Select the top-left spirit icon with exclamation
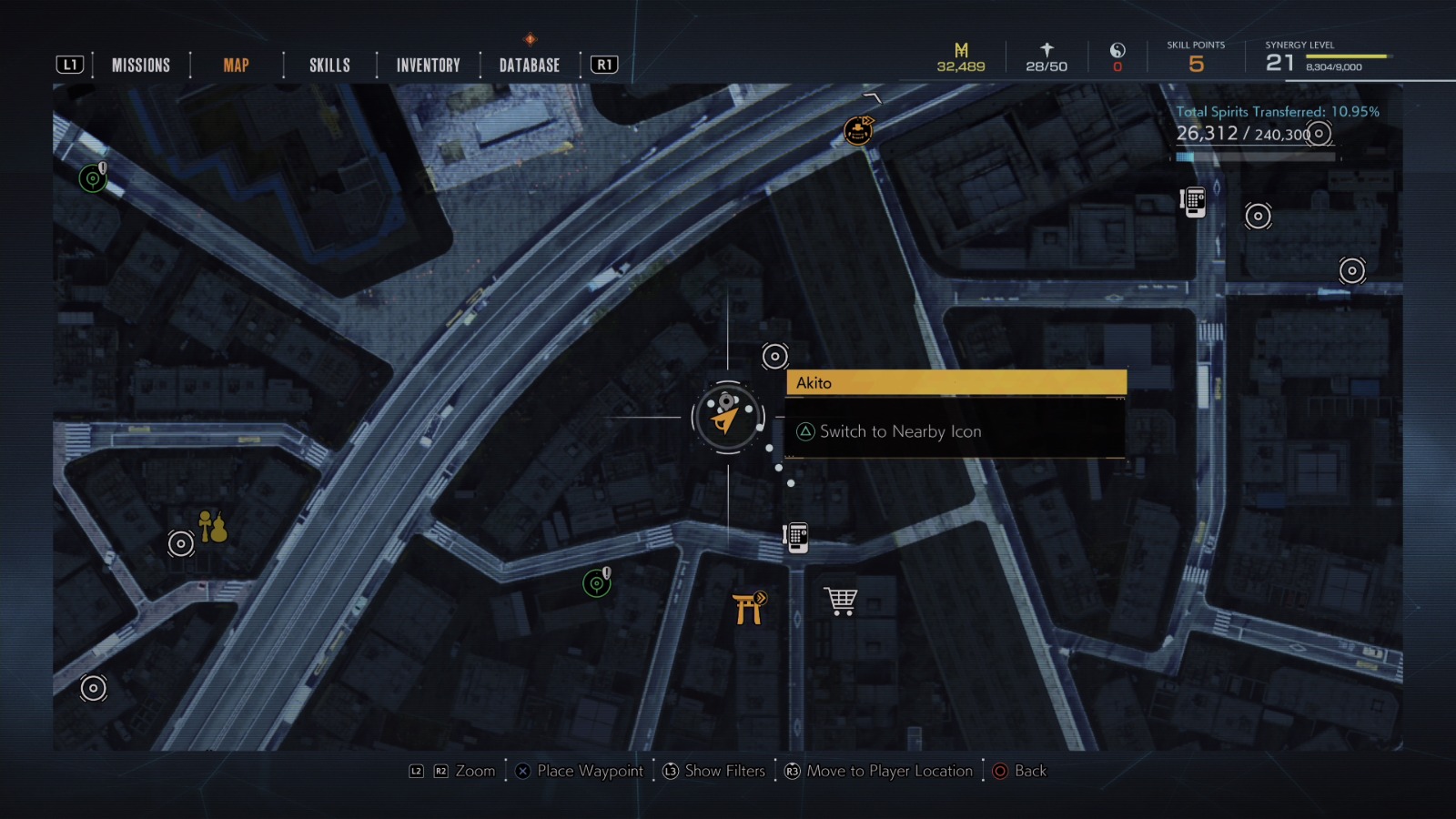This screenshot has width=1456, height=819. (x=91, y=177)
